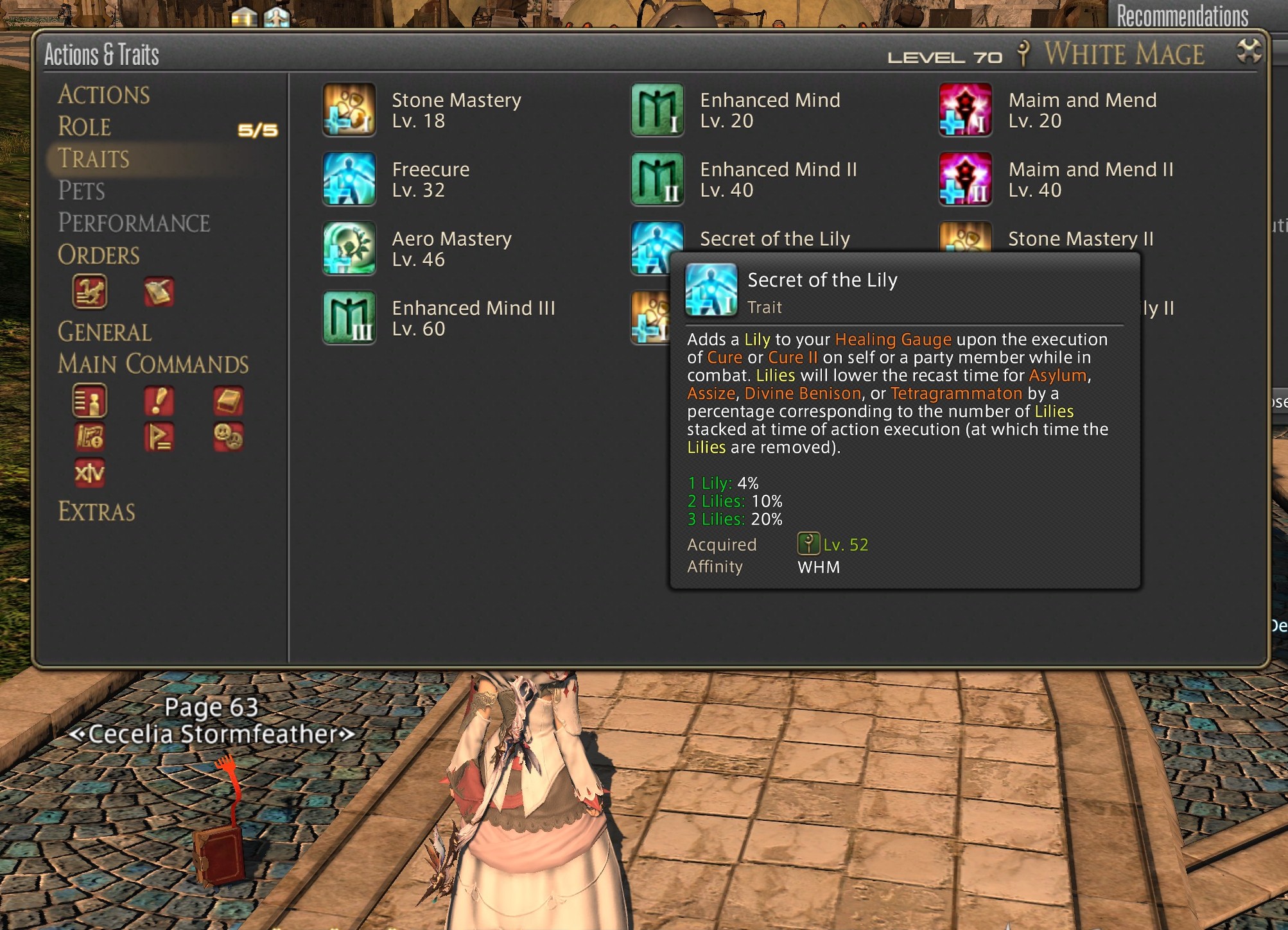The width and height of the screenshot is (1288, 930).
Task: Open the Main Commands category
Action: 153,365
